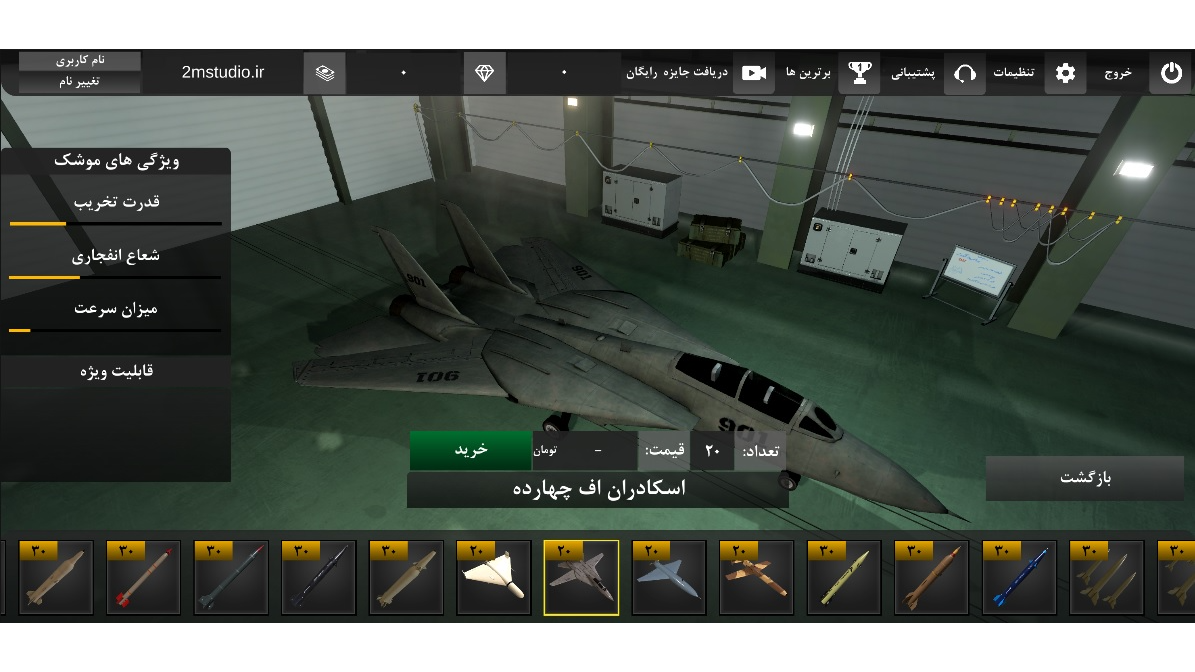
Task: Choose the red-finned missile thumbnail
Action: point(144,578)
